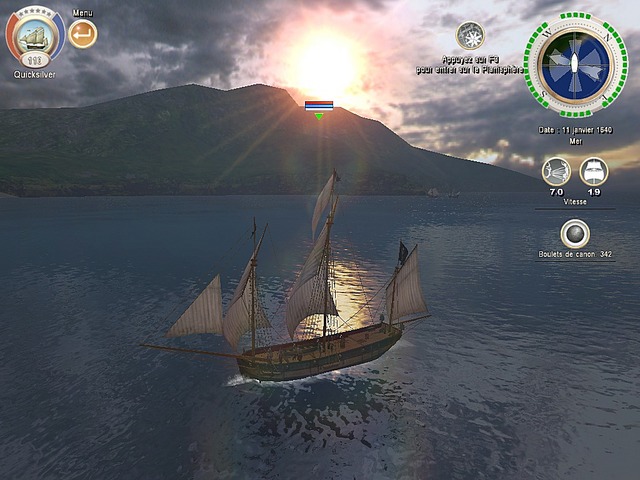Select the cannonball ammunition icon

(575, 234)
